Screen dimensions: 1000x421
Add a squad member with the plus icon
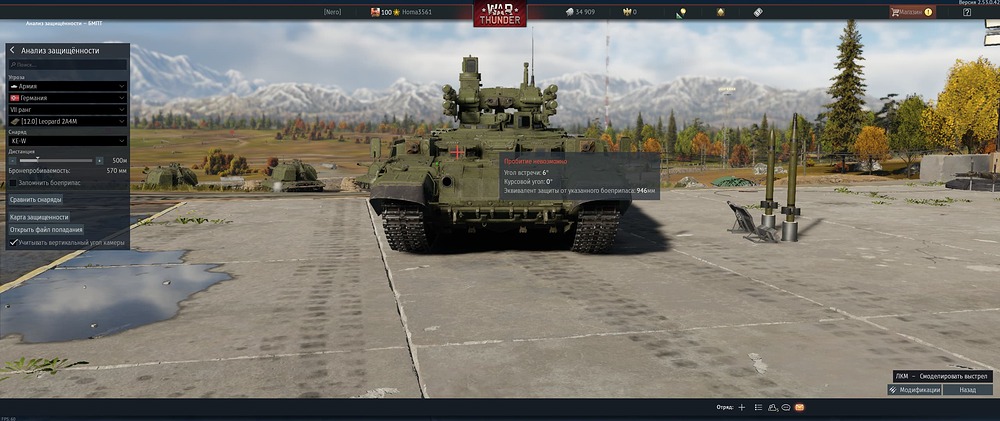pyautogui.click(x=741, y=408)
